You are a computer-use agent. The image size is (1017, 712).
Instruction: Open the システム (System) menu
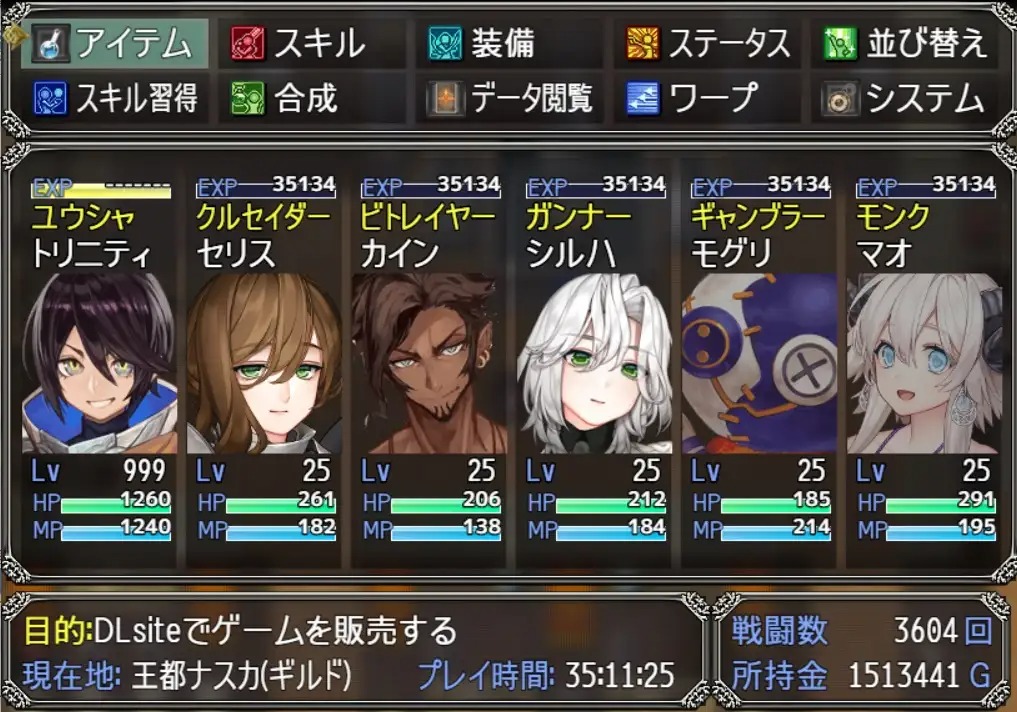pos(905,98)
